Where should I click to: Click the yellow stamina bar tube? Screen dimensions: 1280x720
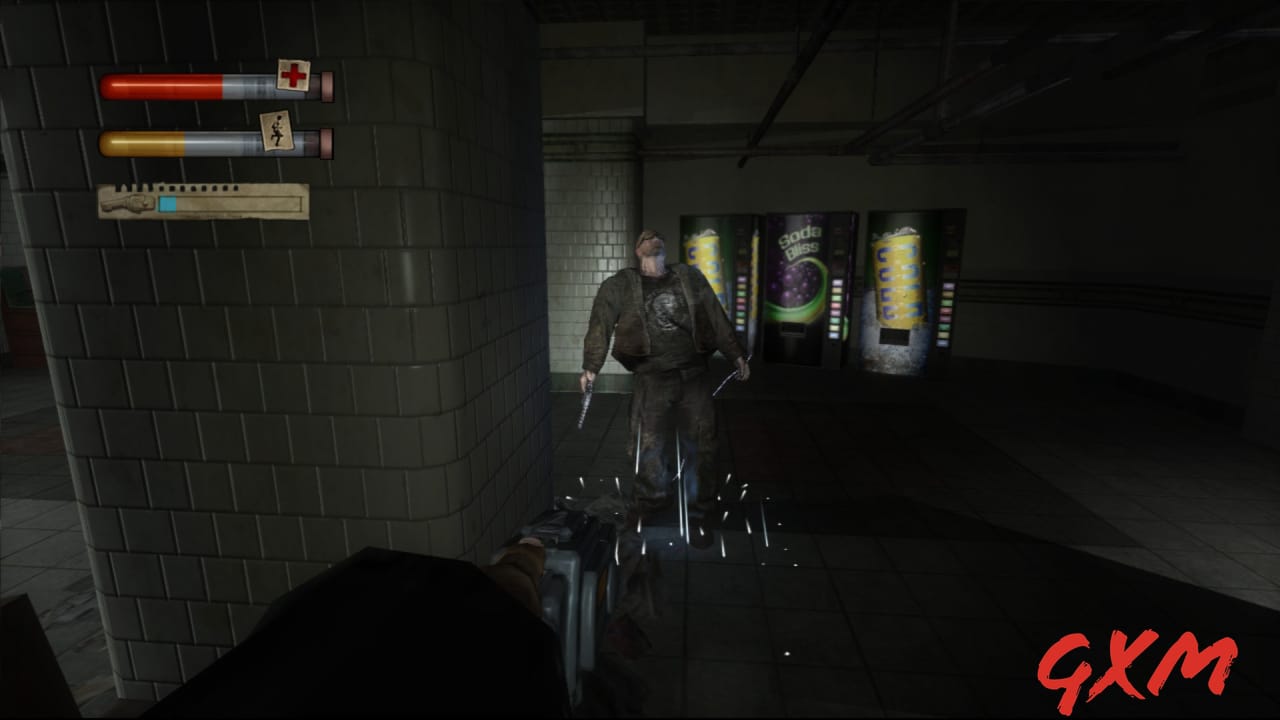tap(140, 142)
